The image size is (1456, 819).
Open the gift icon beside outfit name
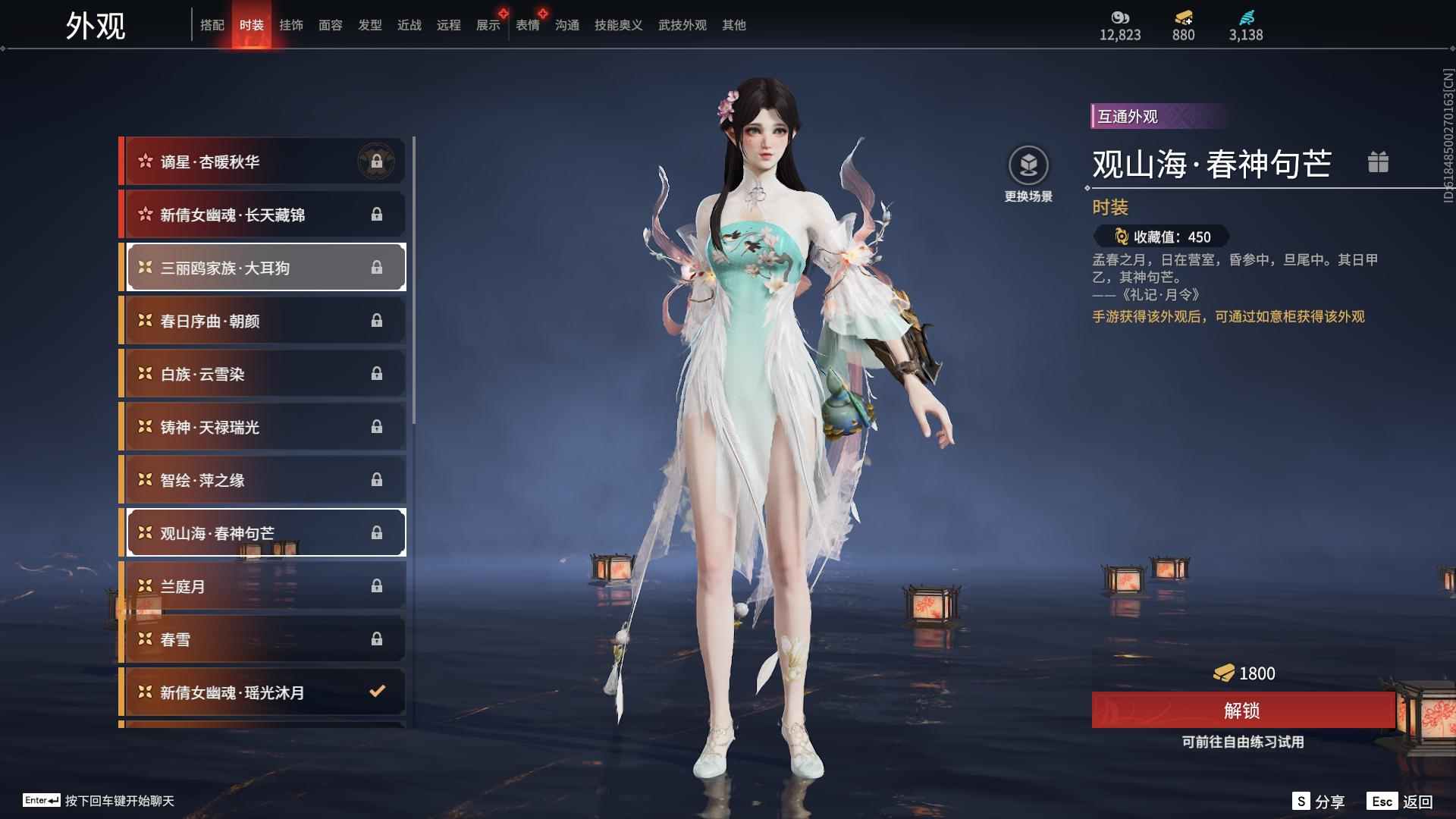(x=1378, y=162)
